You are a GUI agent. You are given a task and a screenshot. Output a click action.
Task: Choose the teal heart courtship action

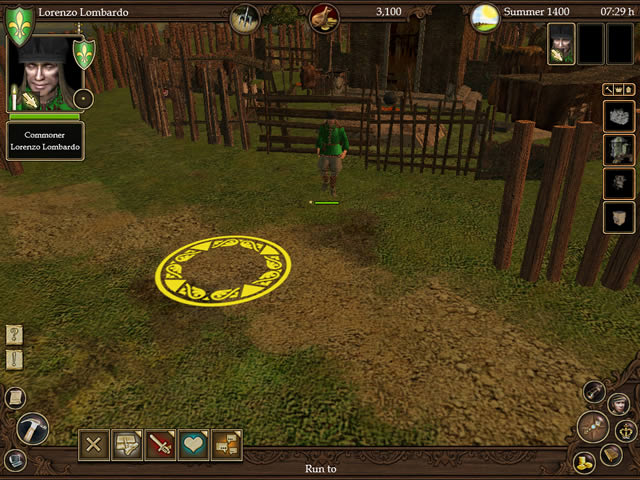193,444
